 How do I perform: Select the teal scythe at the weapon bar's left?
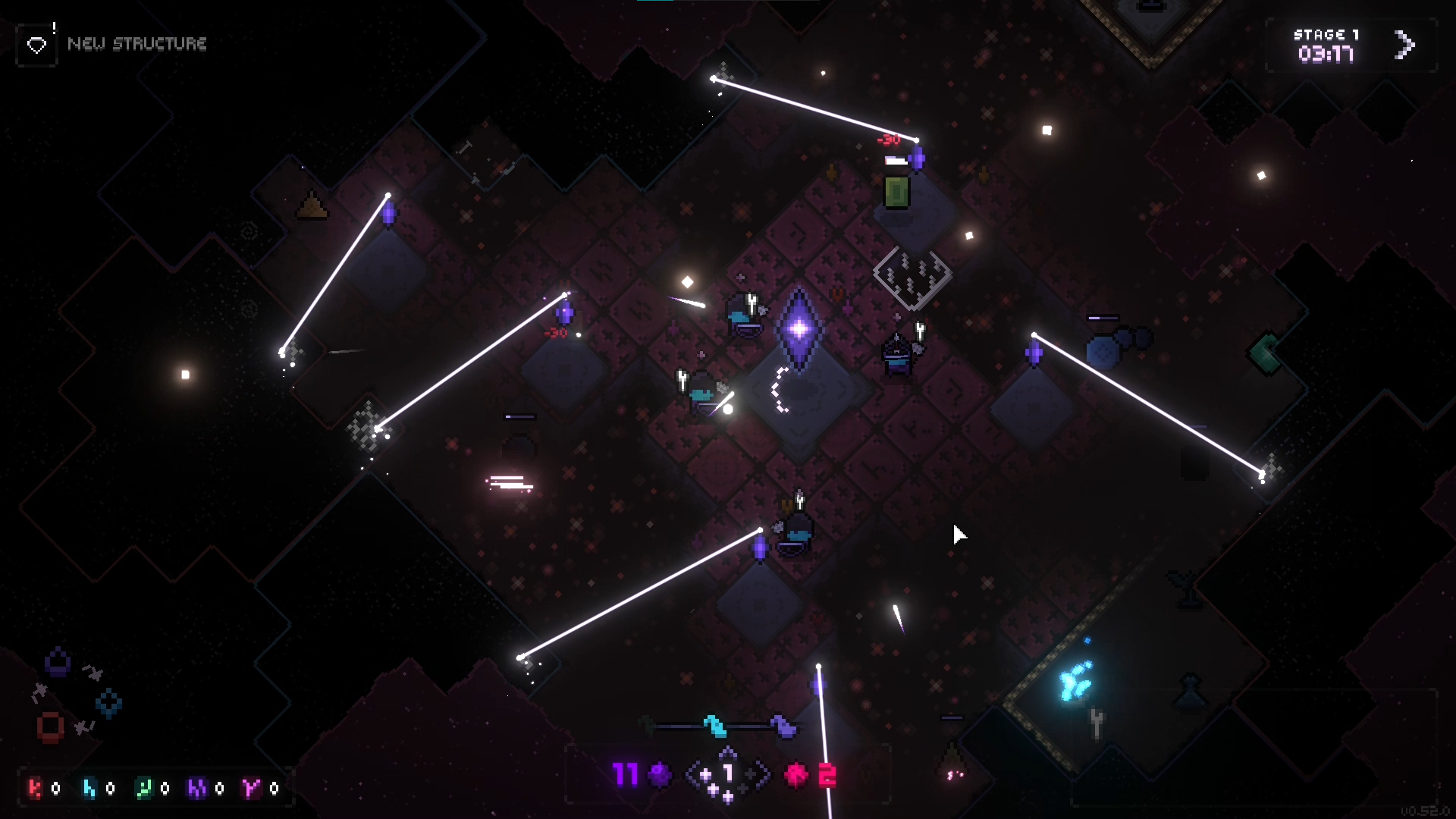[x=647, y=723]
